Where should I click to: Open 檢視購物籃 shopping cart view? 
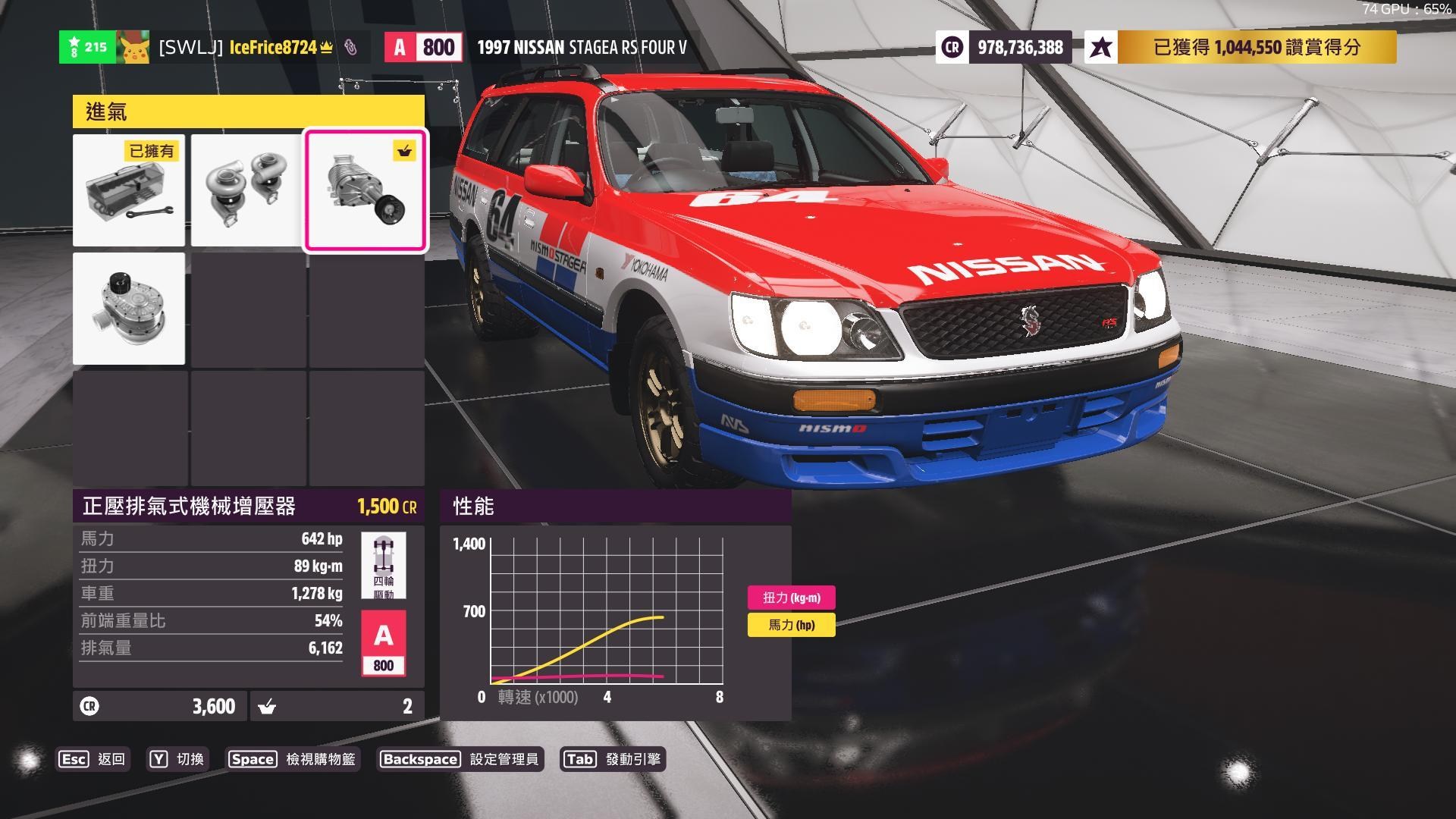click(292, 759)
